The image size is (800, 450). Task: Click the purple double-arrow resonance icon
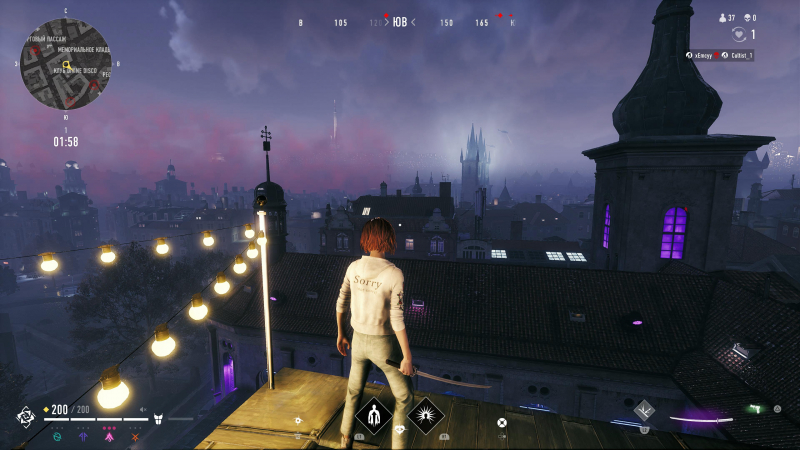pos(83,436)
